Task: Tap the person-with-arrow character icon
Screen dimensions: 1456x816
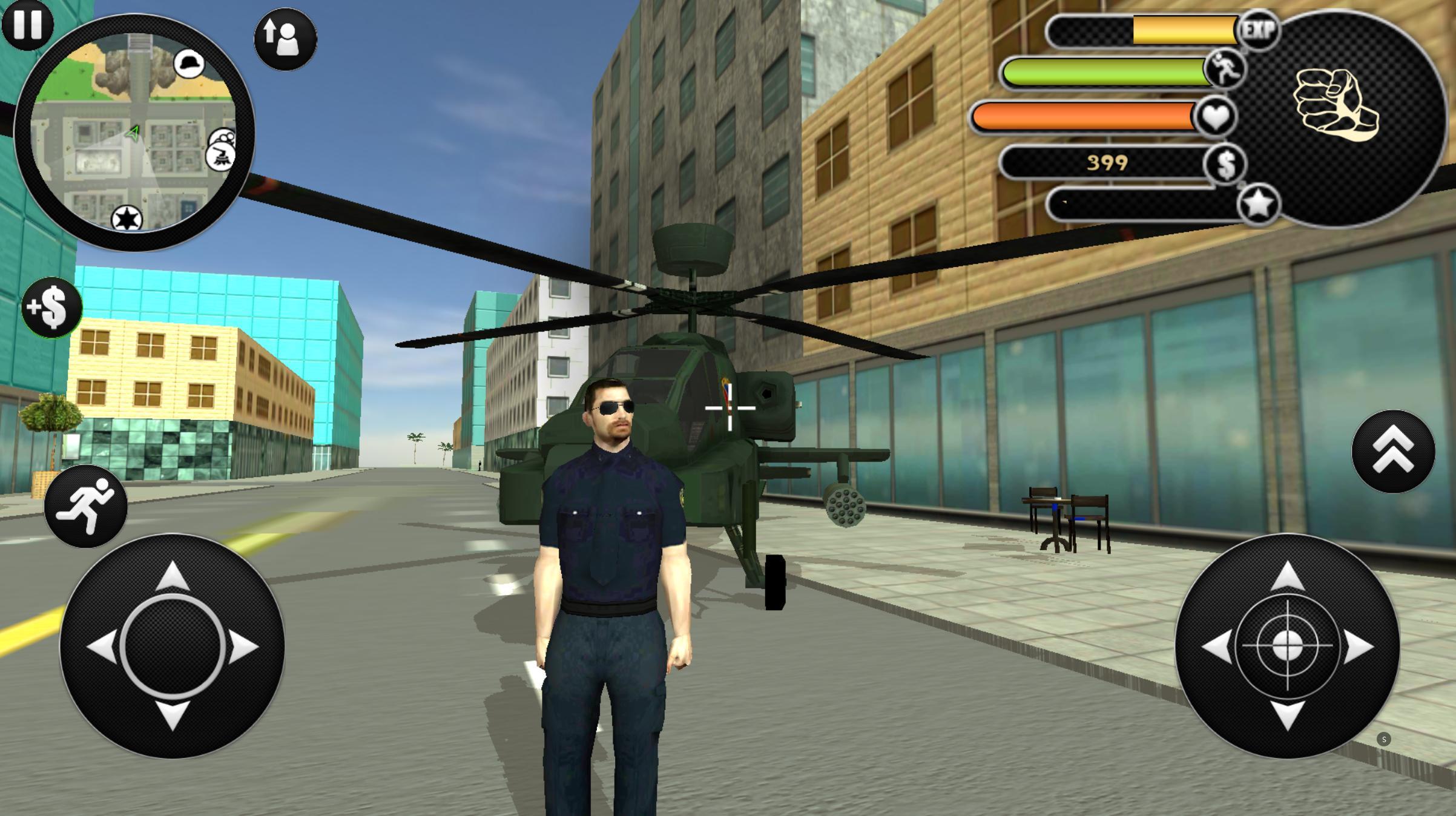Action: (285, 39)
